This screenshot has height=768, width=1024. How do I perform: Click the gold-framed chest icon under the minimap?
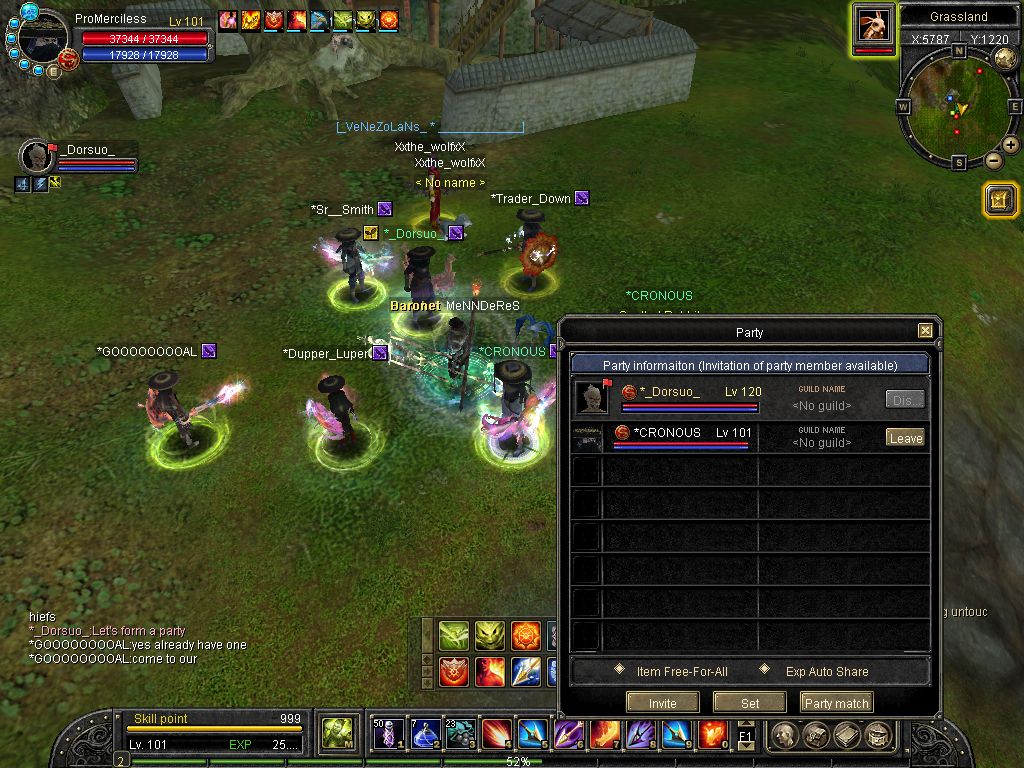click(x=999, y=200)
